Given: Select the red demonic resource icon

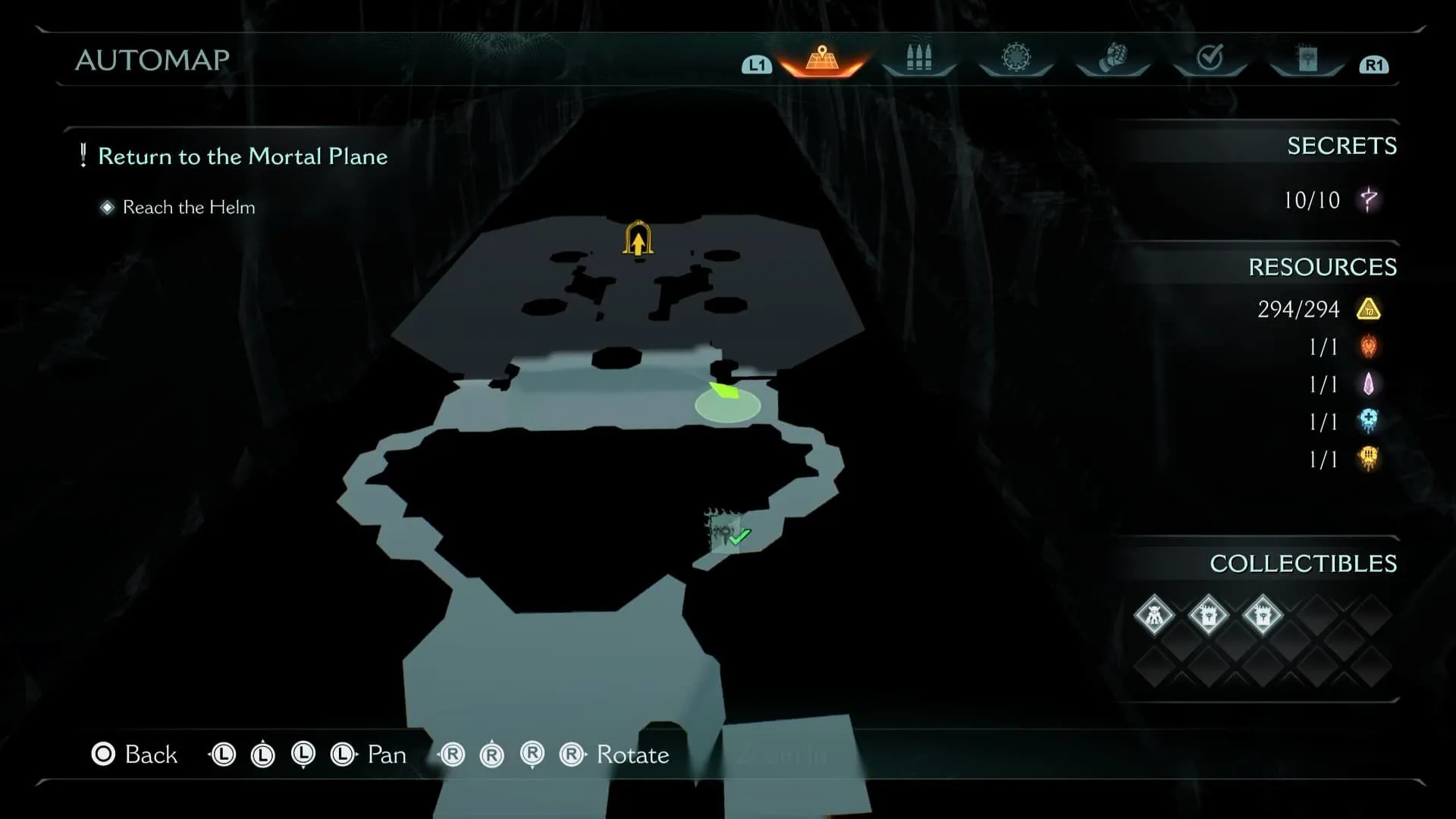Looking at the screenshot, I should 1369,347.
